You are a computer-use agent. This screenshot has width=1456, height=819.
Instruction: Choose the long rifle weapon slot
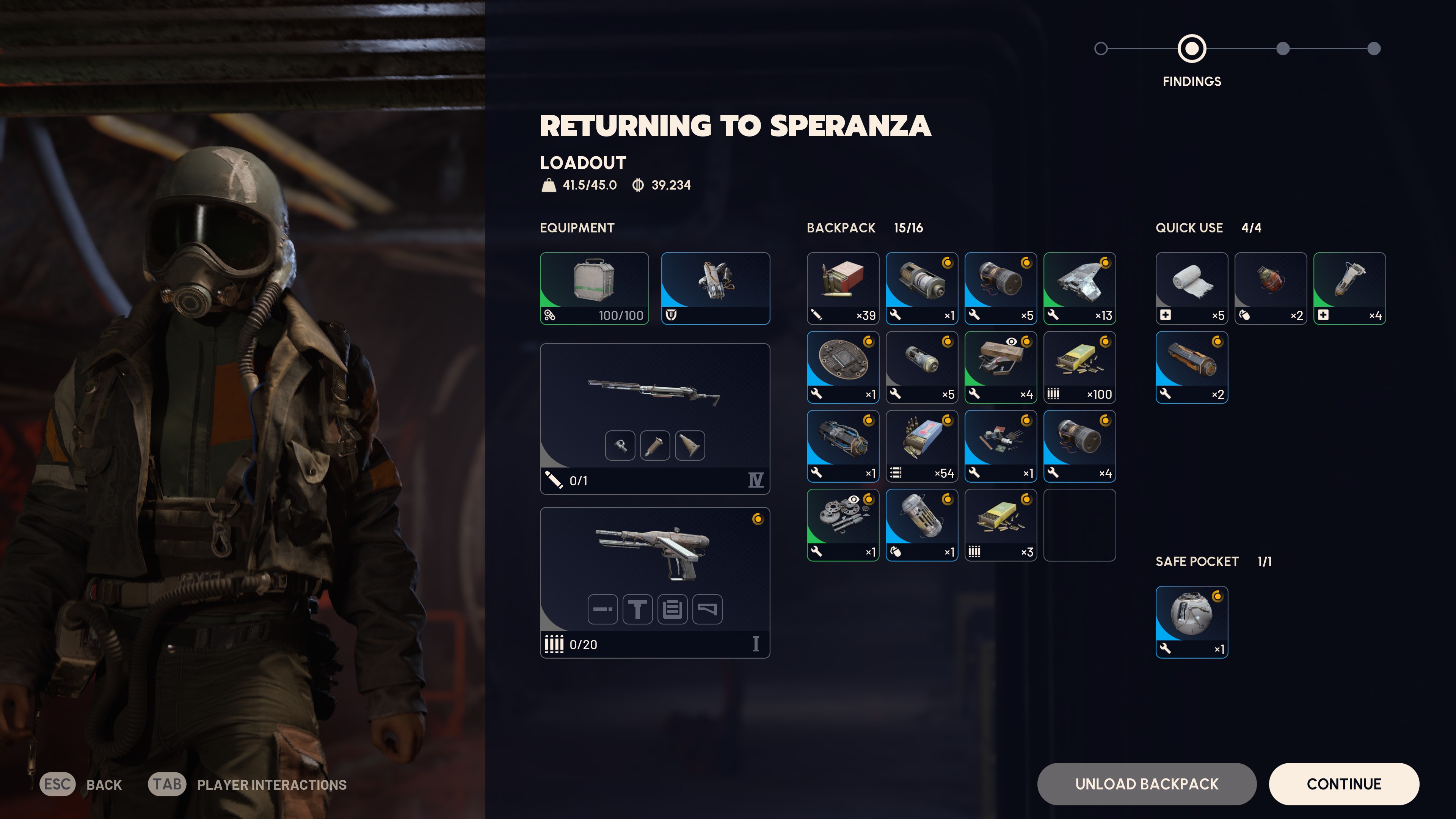pos(654,418)
